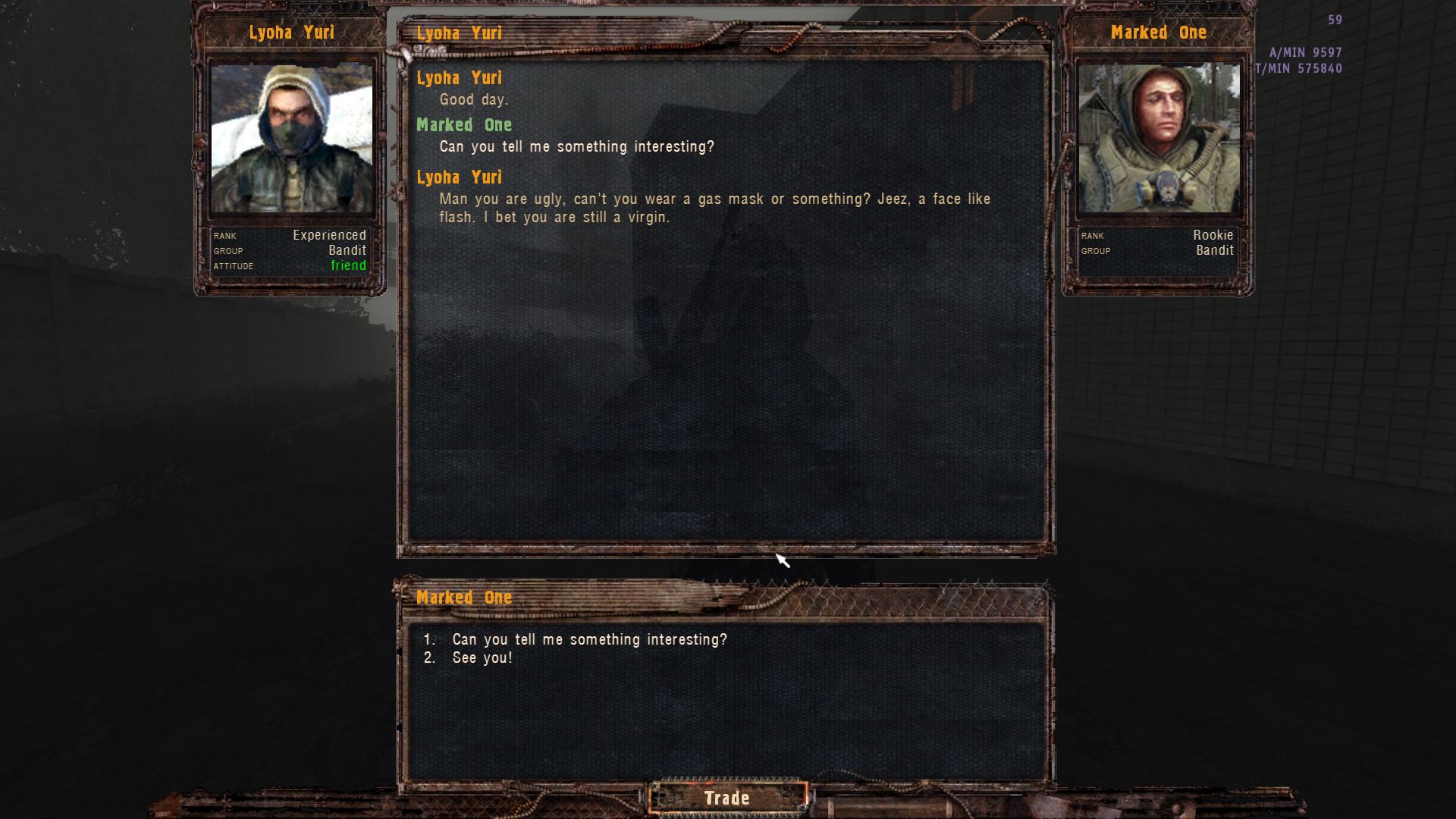This screenshot has height=819, width=1456.
Task: Click the 'friend' attitude label
Action: click(348, 266)
